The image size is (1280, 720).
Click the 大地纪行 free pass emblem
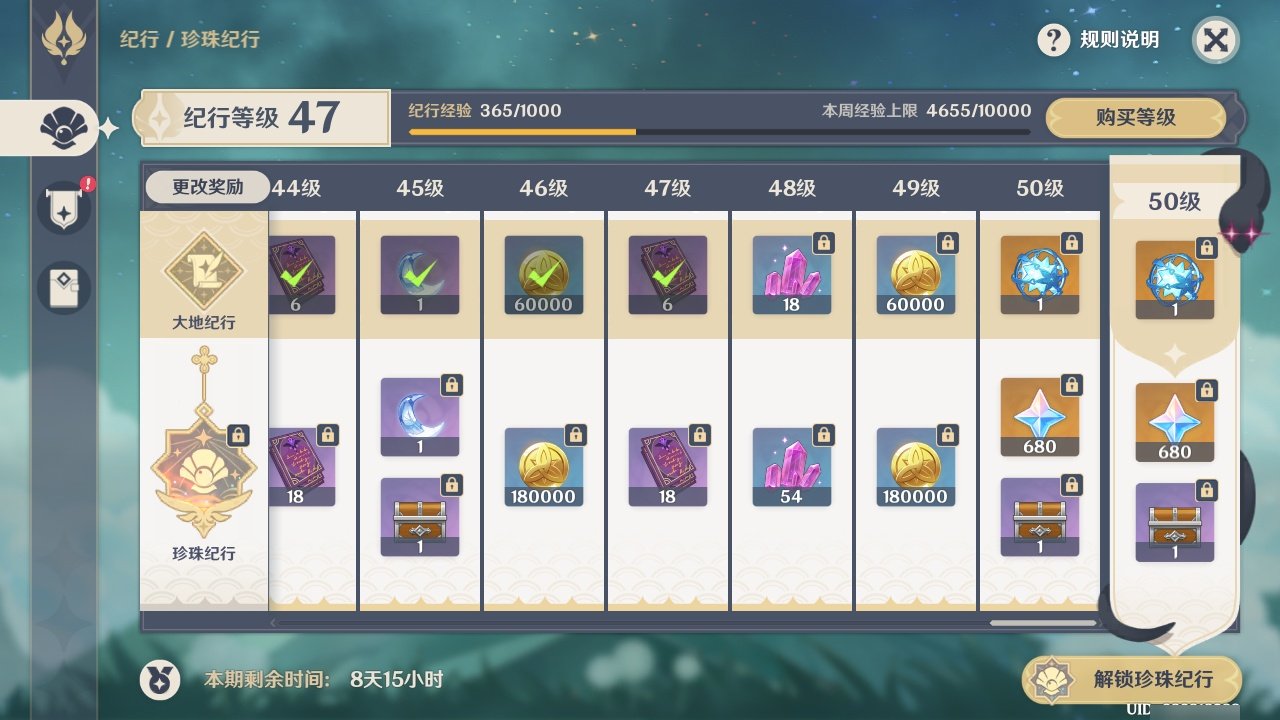click(204, 272)
